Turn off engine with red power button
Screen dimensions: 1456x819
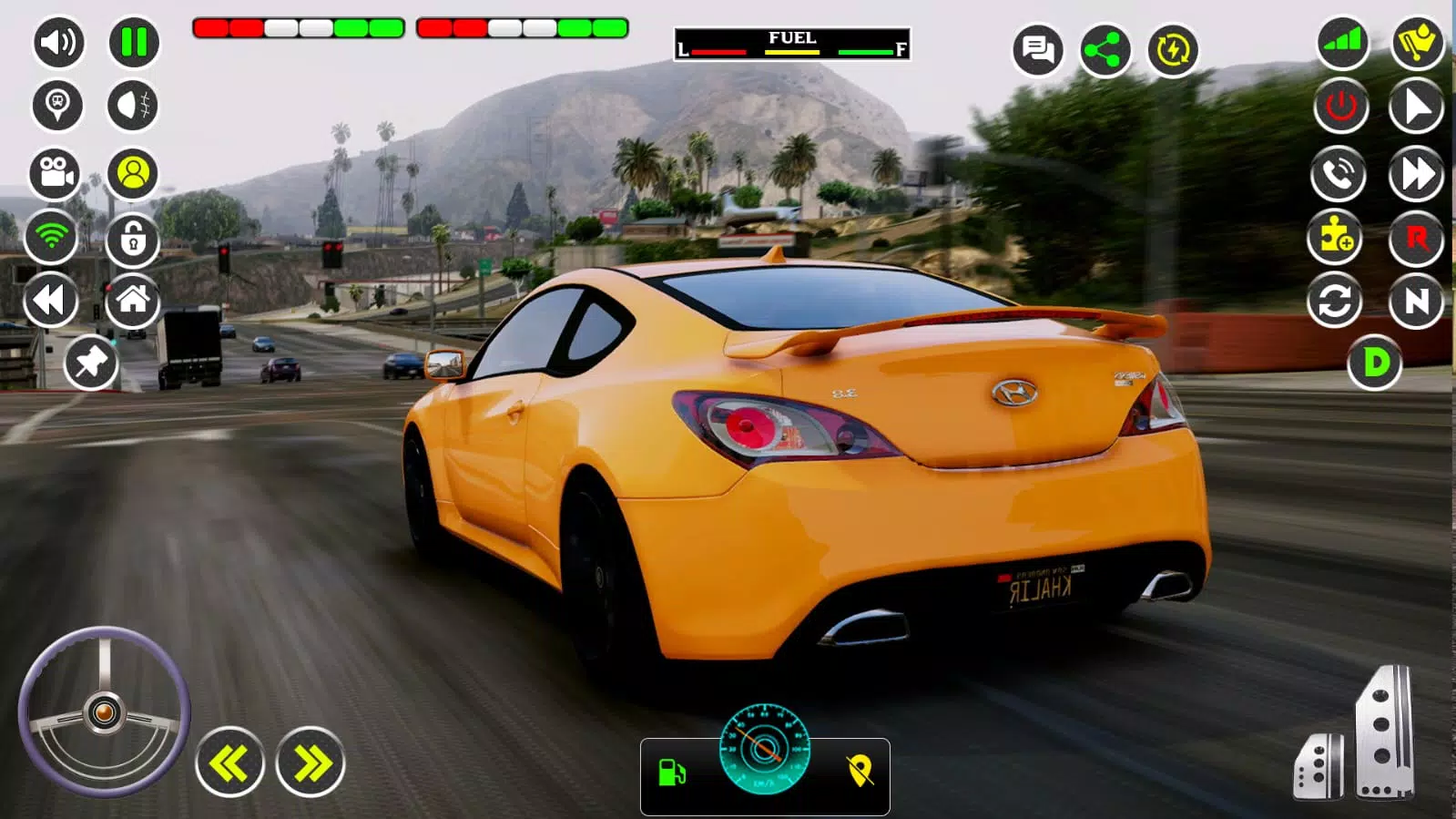[1340, 107]
